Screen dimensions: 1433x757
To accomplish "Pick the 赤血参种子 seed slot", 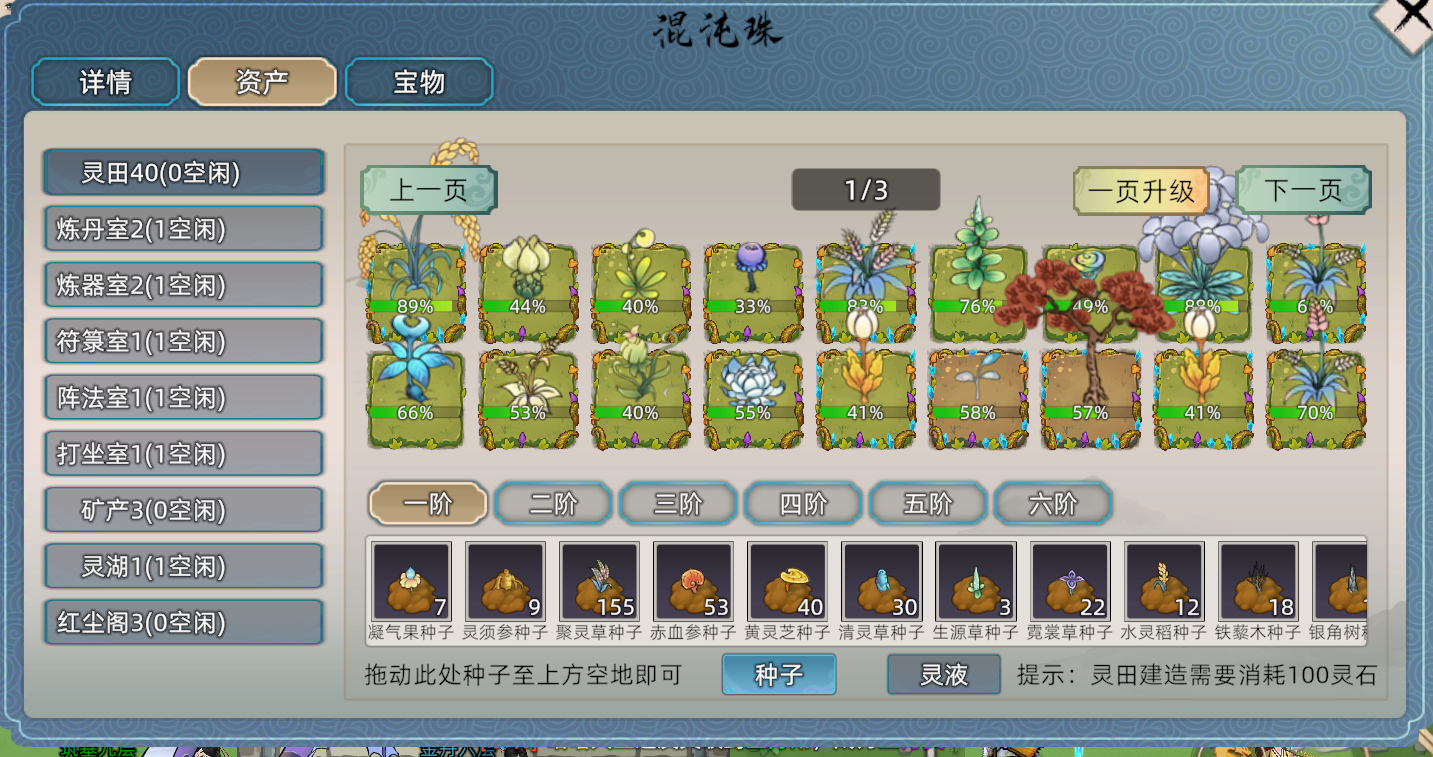I will [693, 582].
